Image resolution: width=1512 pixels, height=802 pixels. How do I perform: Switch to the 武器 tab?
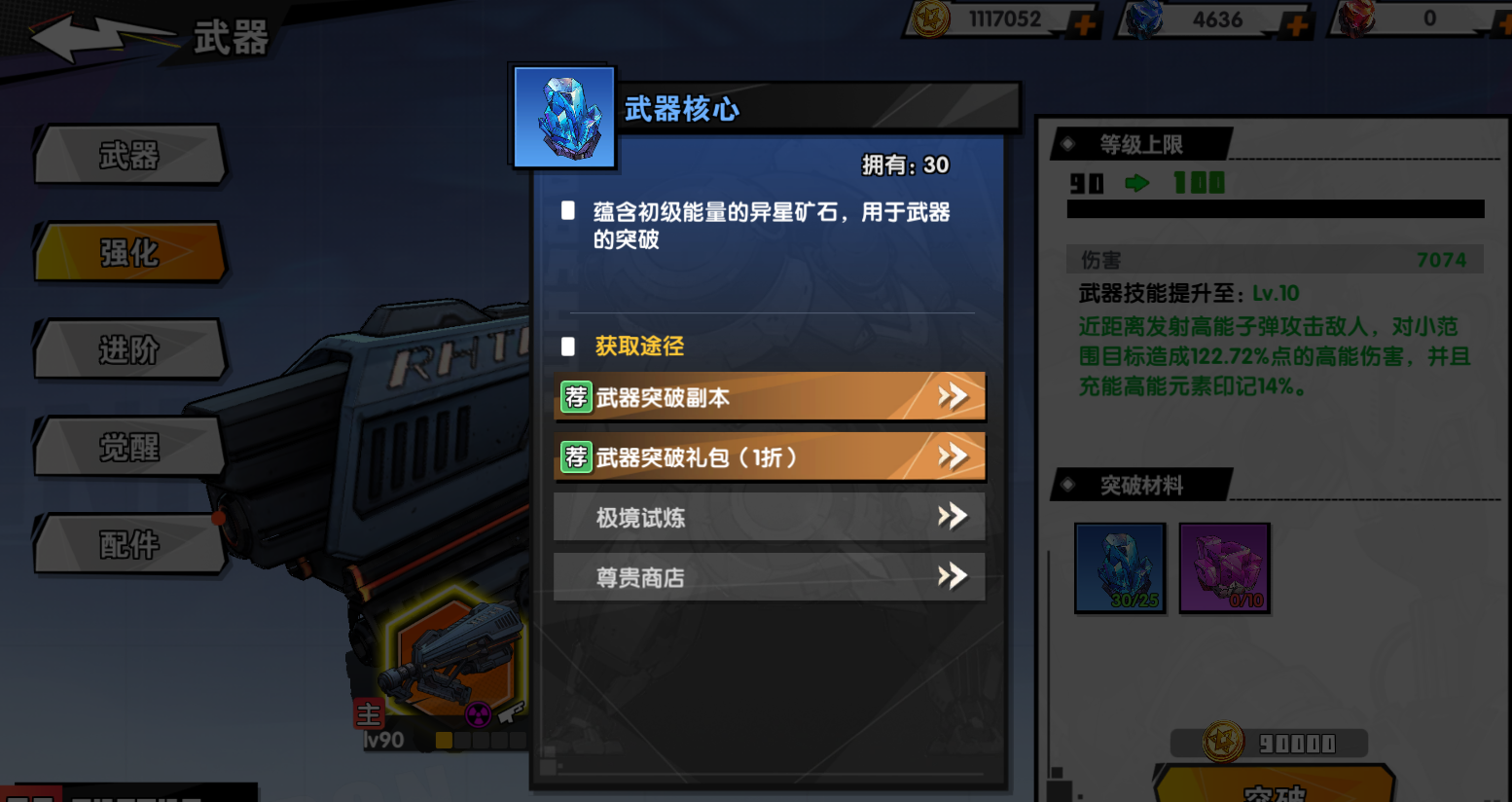[127, 155]
